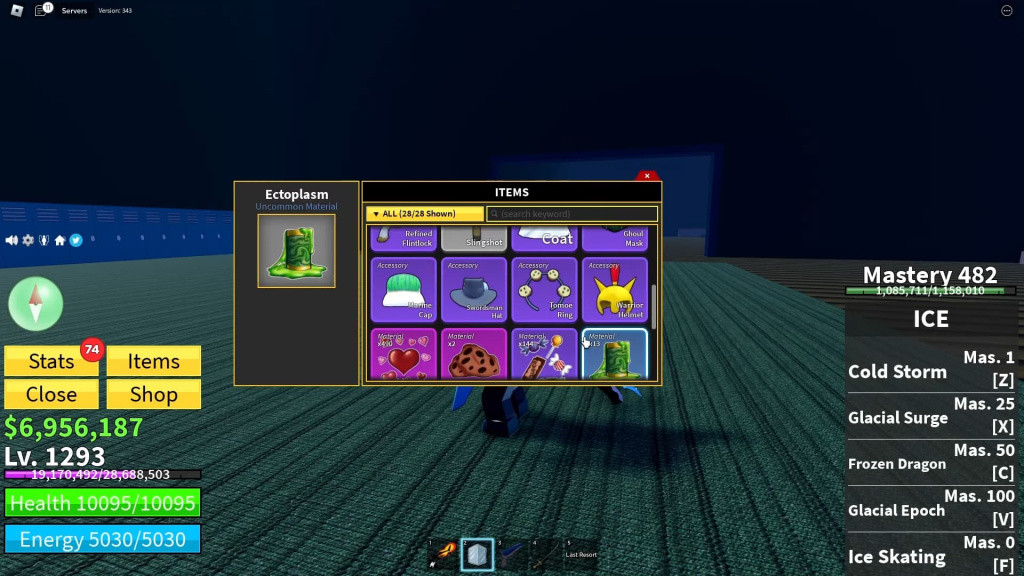Viewport: 1024px width, 576px height.
Task: Open the Servers list
Action: [x=74, y=11]
